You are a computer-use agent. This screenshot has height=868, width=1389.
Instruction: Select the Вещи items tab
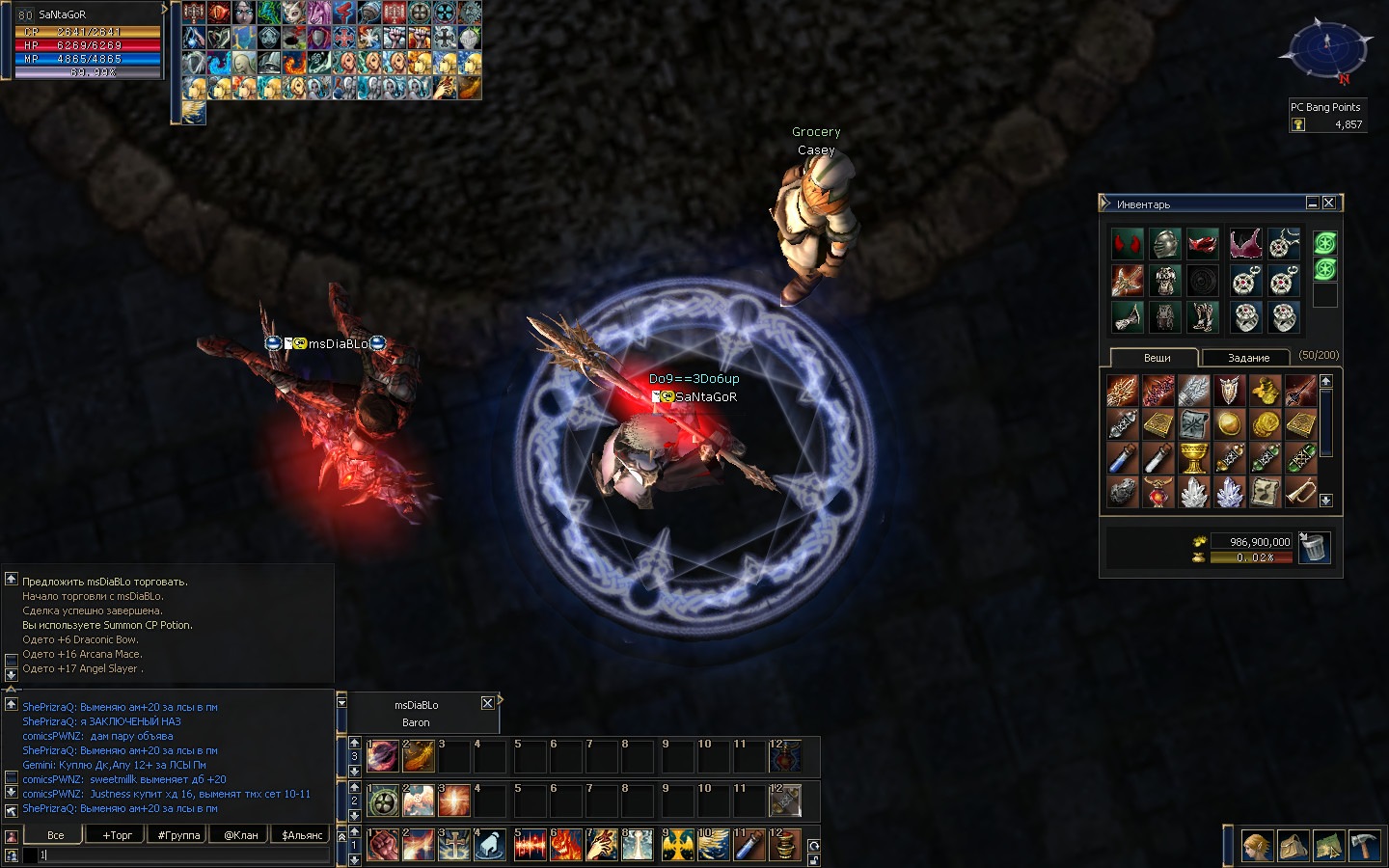1157,358
